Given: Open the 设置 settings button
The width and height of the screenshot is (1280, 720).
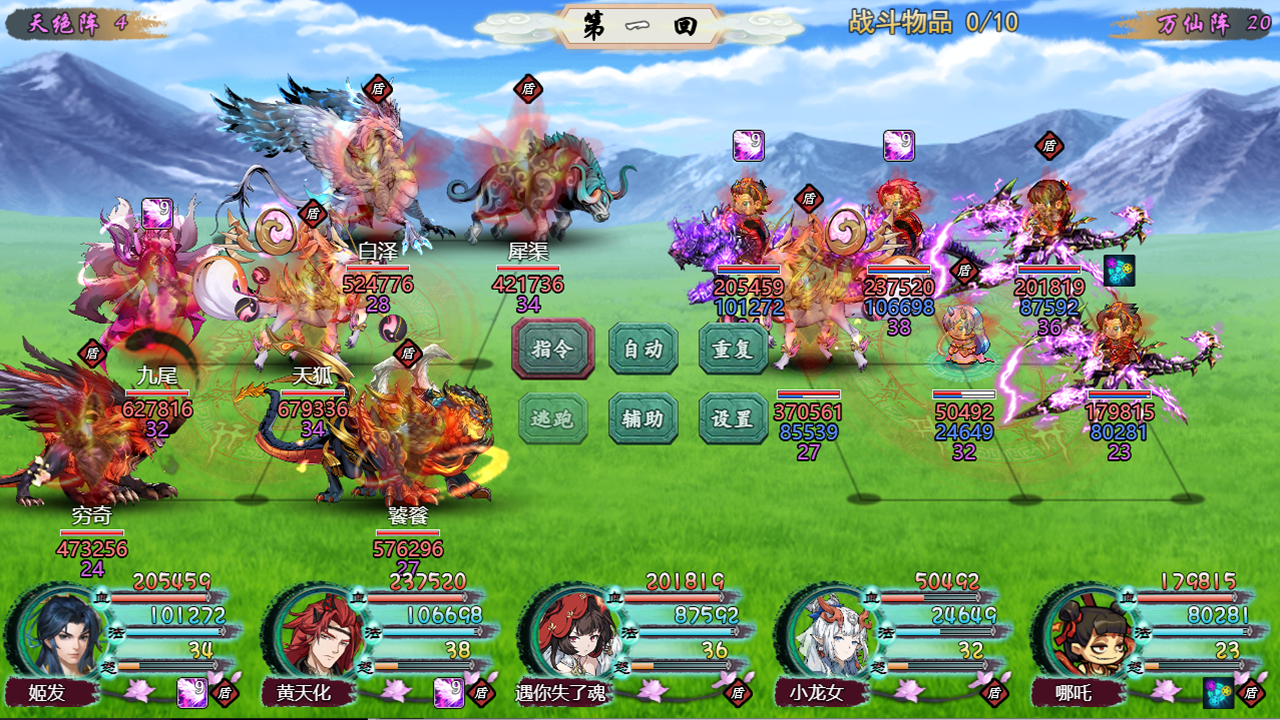Looking at the screenshot, I should (733, 419).
